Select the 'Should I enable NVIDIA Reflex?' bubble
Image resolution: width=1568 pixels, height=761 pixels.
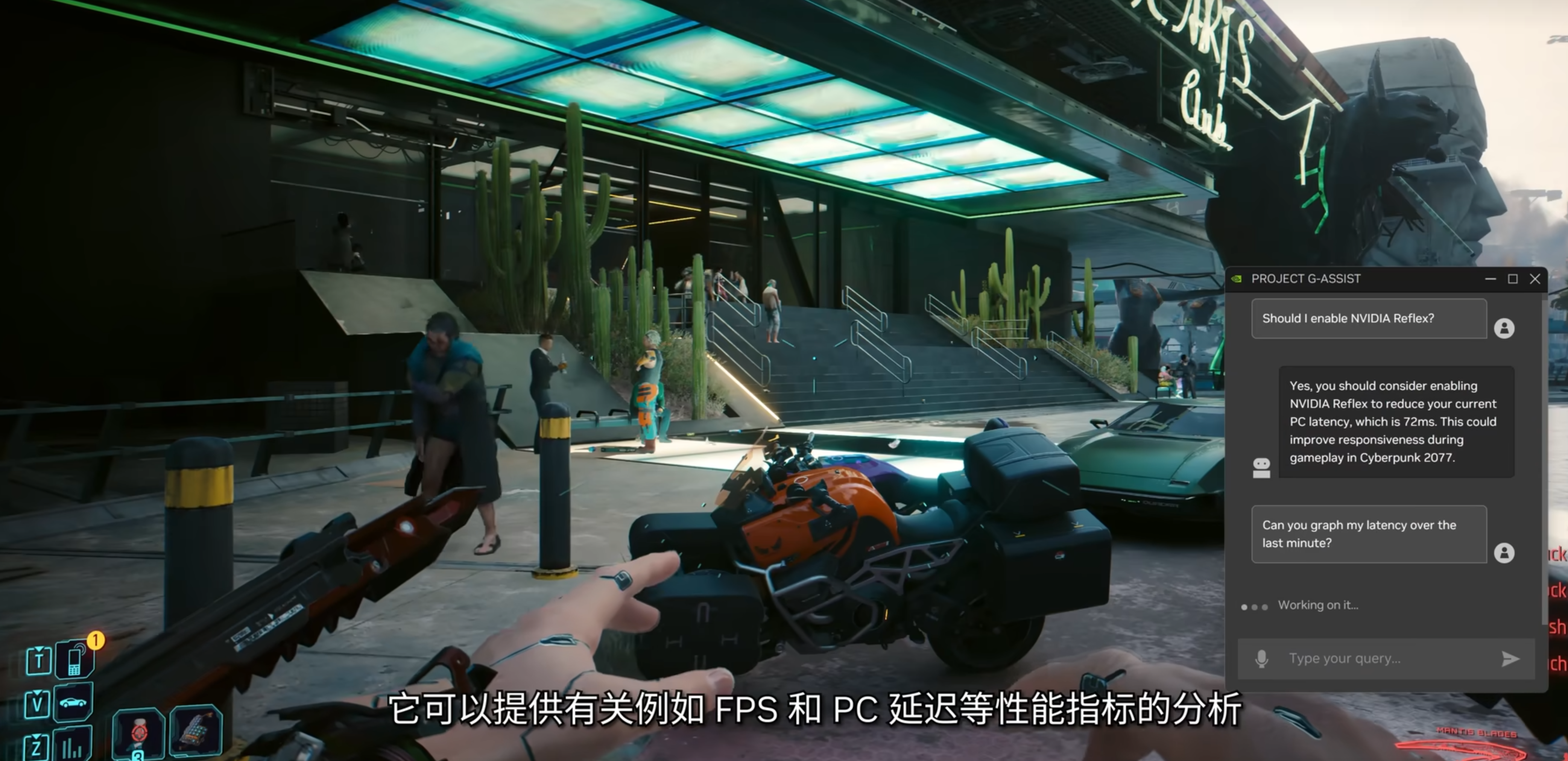(1368, 318)
